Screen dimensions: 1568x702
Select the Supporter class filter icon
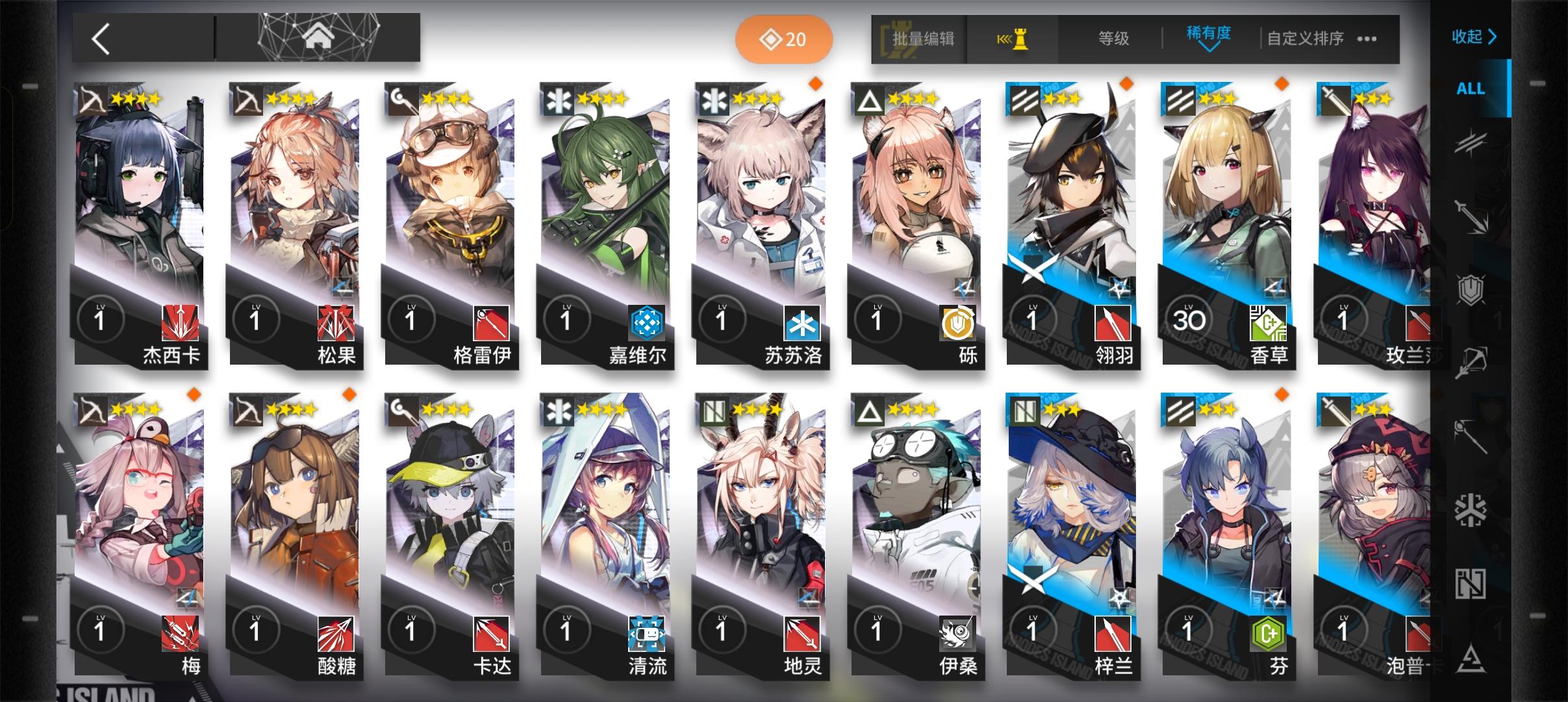pyautogui.click(x=1471, y=584)
